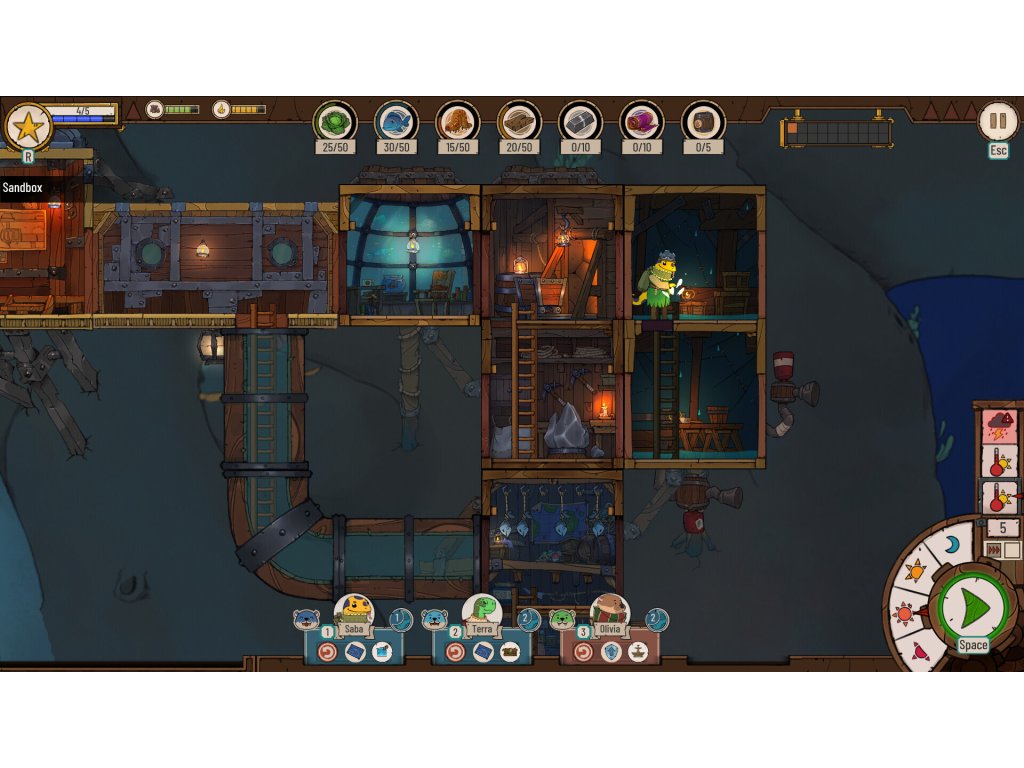
Task: Start the day with the green play button
Action: (x=972, y=606)
